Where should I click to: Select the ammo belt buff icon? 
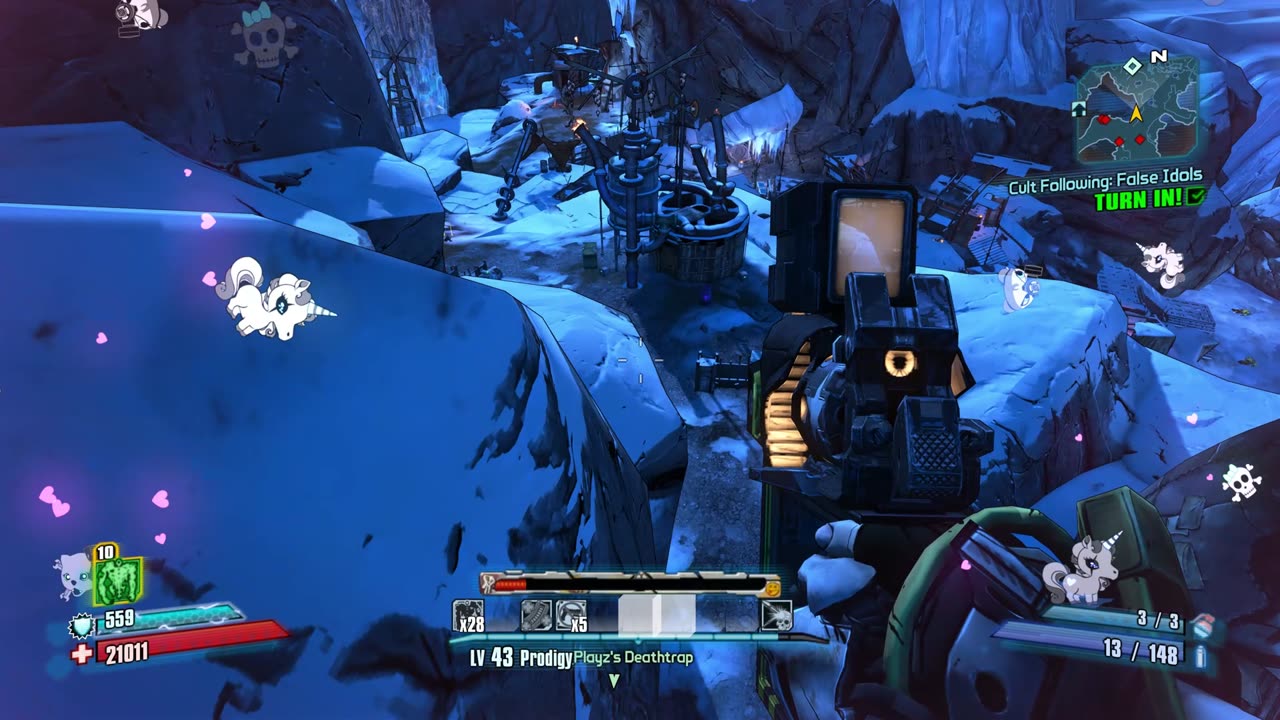tap(536, 615)
